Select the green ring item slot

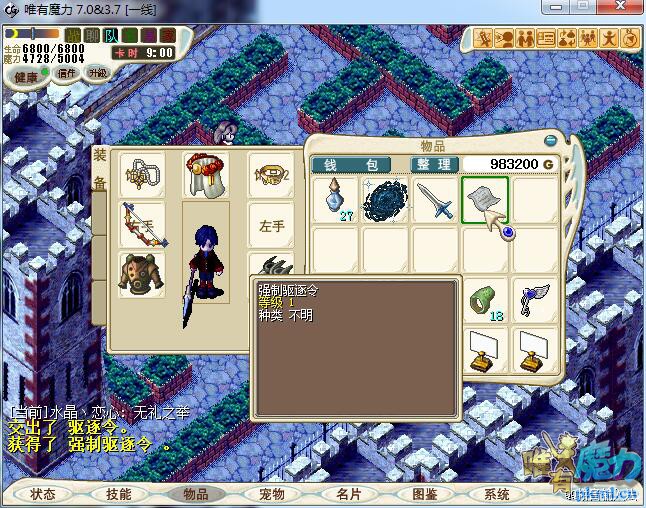click(x=485, y=299)
